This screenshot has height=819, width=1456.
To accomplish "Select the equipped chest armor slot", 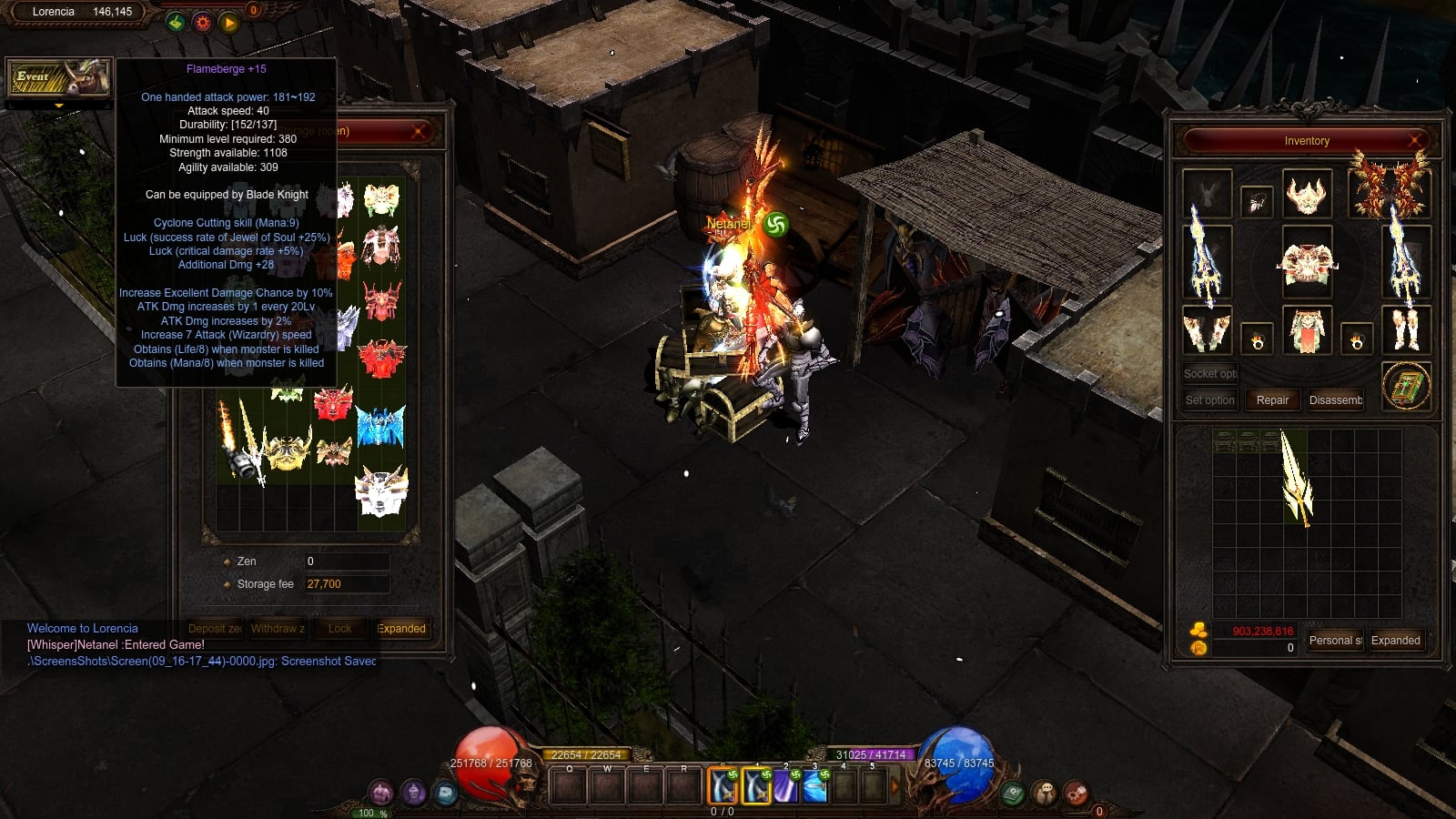I will tap(1307, 263).
